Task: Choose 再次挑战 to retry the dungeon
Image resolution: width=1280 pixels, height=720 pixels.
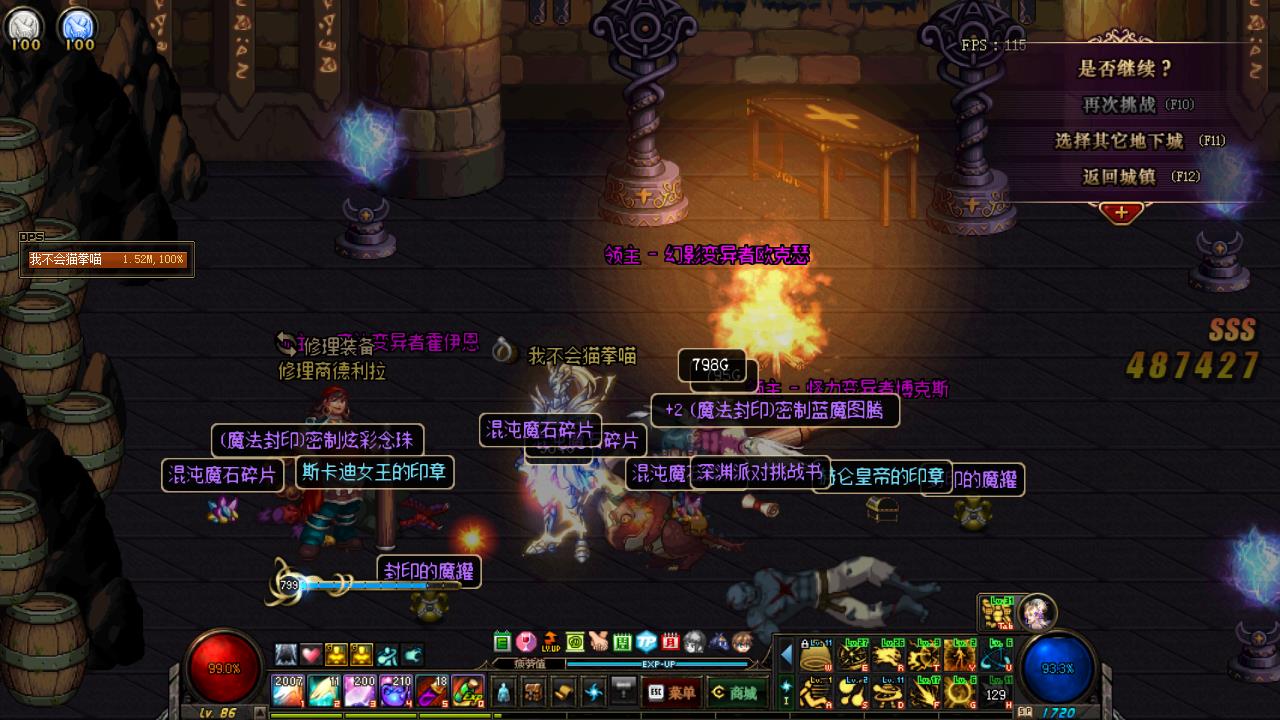Action: 1120,104
